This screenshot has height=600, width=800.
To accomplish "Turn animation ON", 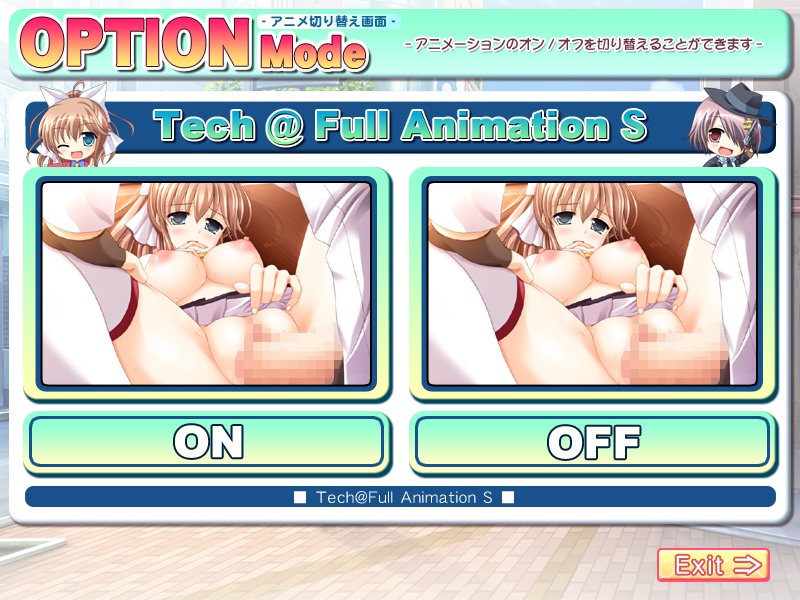I will coord(206,441).
